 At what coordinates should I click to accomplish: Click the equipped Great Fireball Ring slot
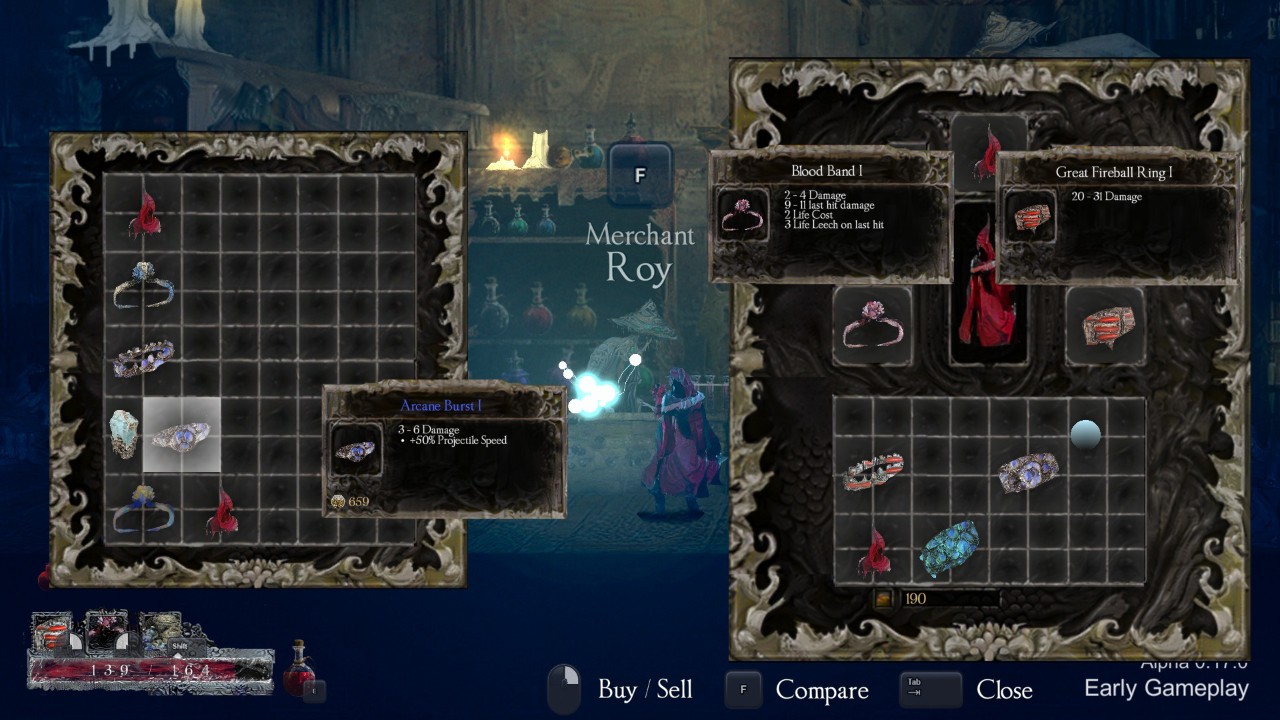click(1105, 327)
